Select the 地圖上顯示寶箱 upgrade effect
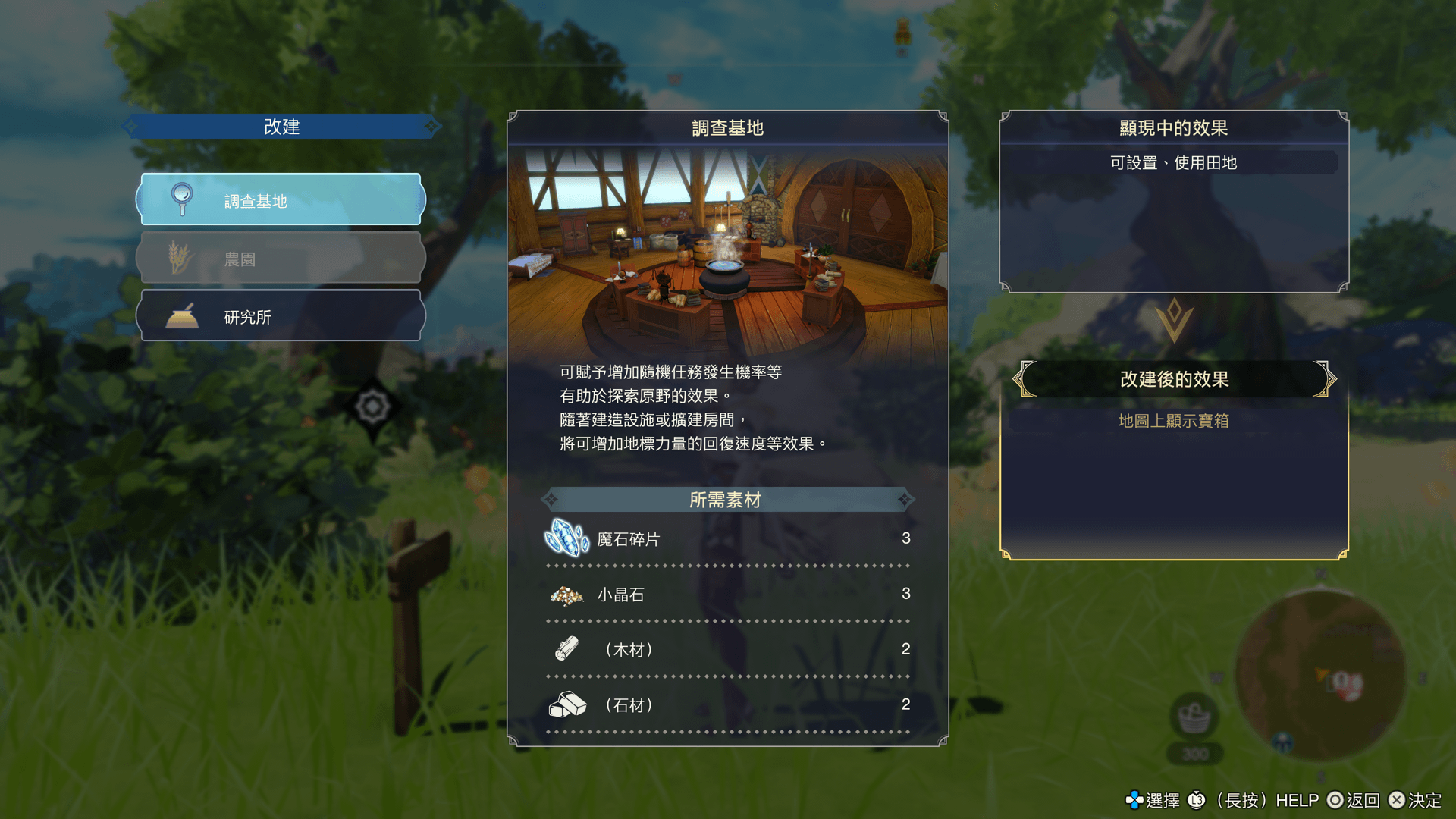Viewport: 1456px width, 819px height. [x=1173, y=421]
